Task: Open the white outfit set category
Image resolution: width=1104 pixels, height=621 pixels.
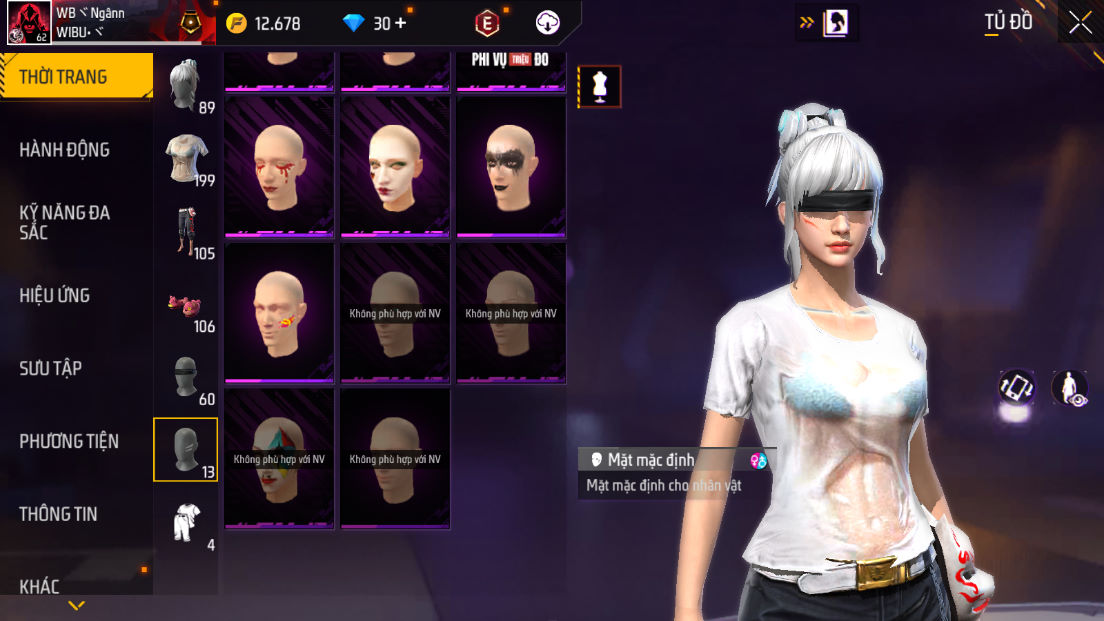Action: (x=187, y=523)
